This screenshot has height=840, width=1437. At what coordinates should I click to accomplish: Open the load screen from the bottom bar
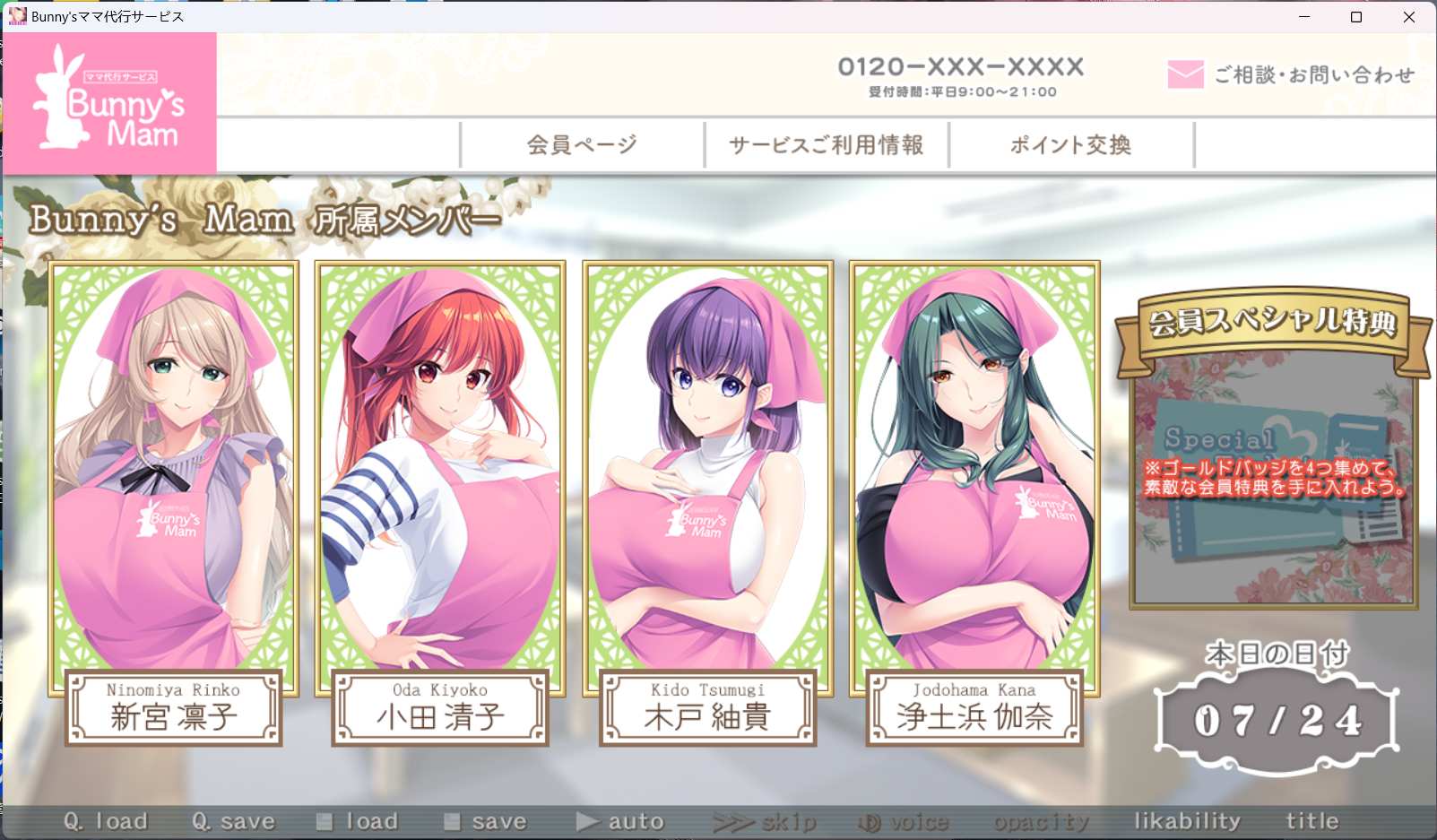click(357, 819)
